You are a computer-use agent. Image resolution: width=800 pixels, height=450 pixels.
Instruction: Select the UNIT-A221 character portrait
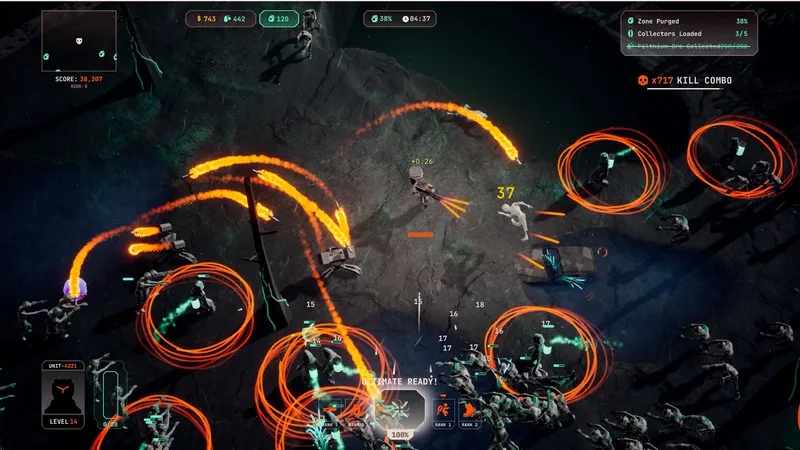(x=62, y=397)
